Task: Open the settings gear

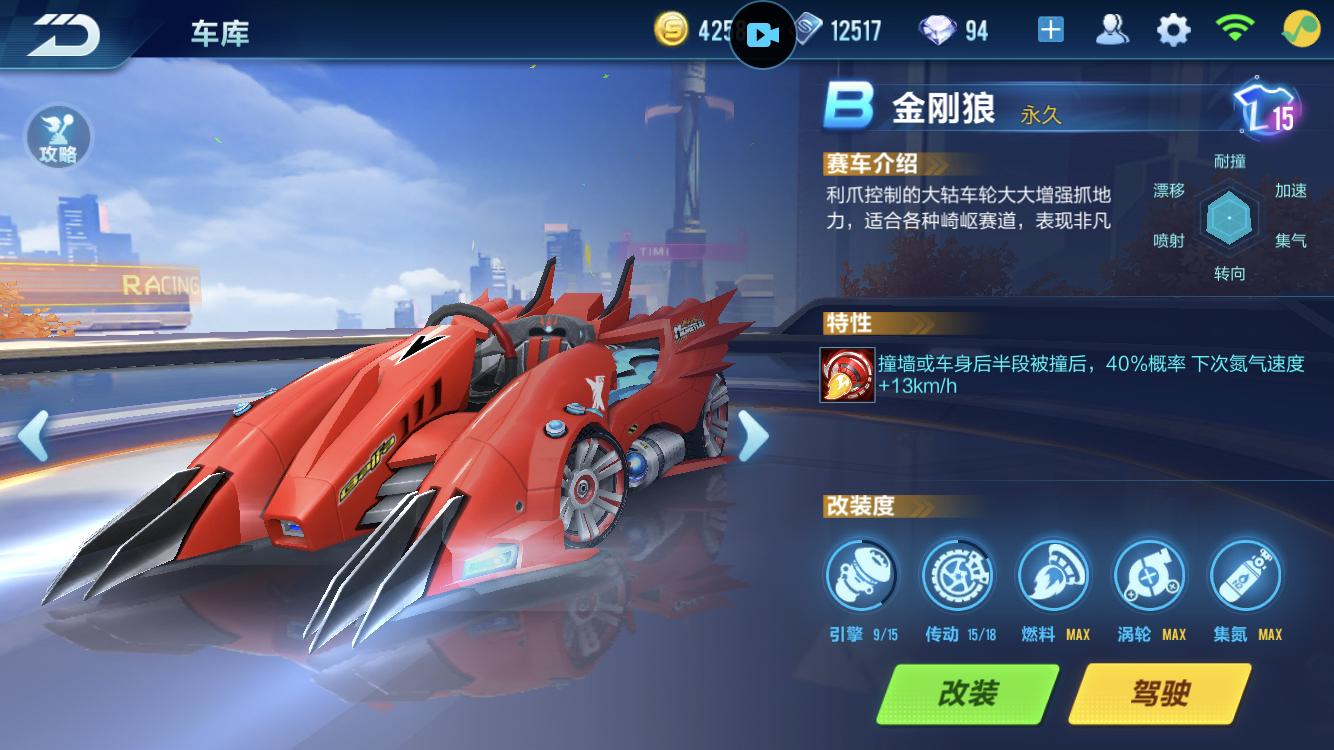Action: point(1174,30)
